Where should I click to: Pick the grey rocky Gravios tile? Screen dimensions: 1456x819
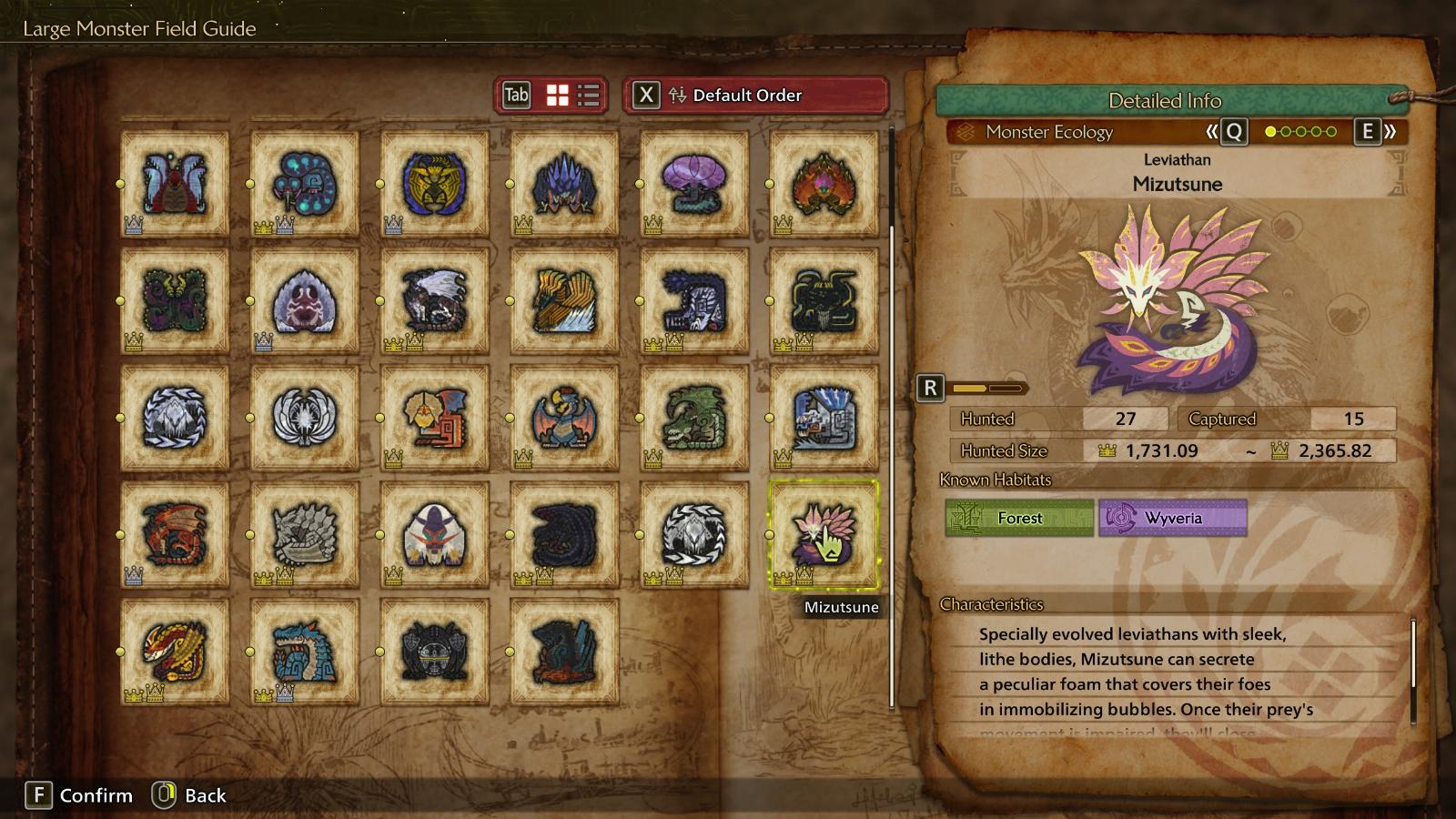(305, 534)
